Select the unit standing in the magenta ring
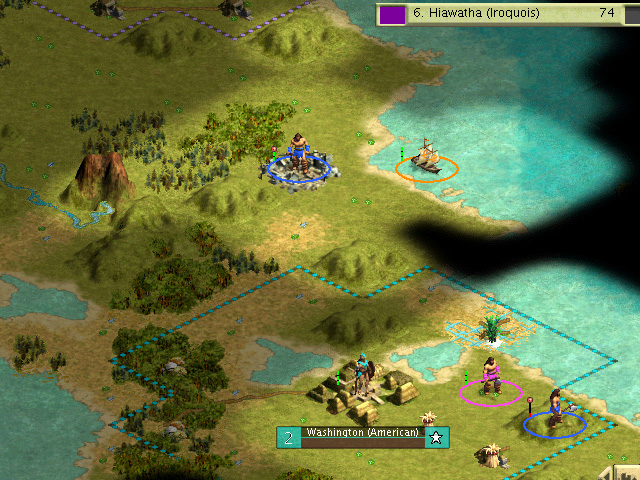640x480 pixels. point(490,378)
